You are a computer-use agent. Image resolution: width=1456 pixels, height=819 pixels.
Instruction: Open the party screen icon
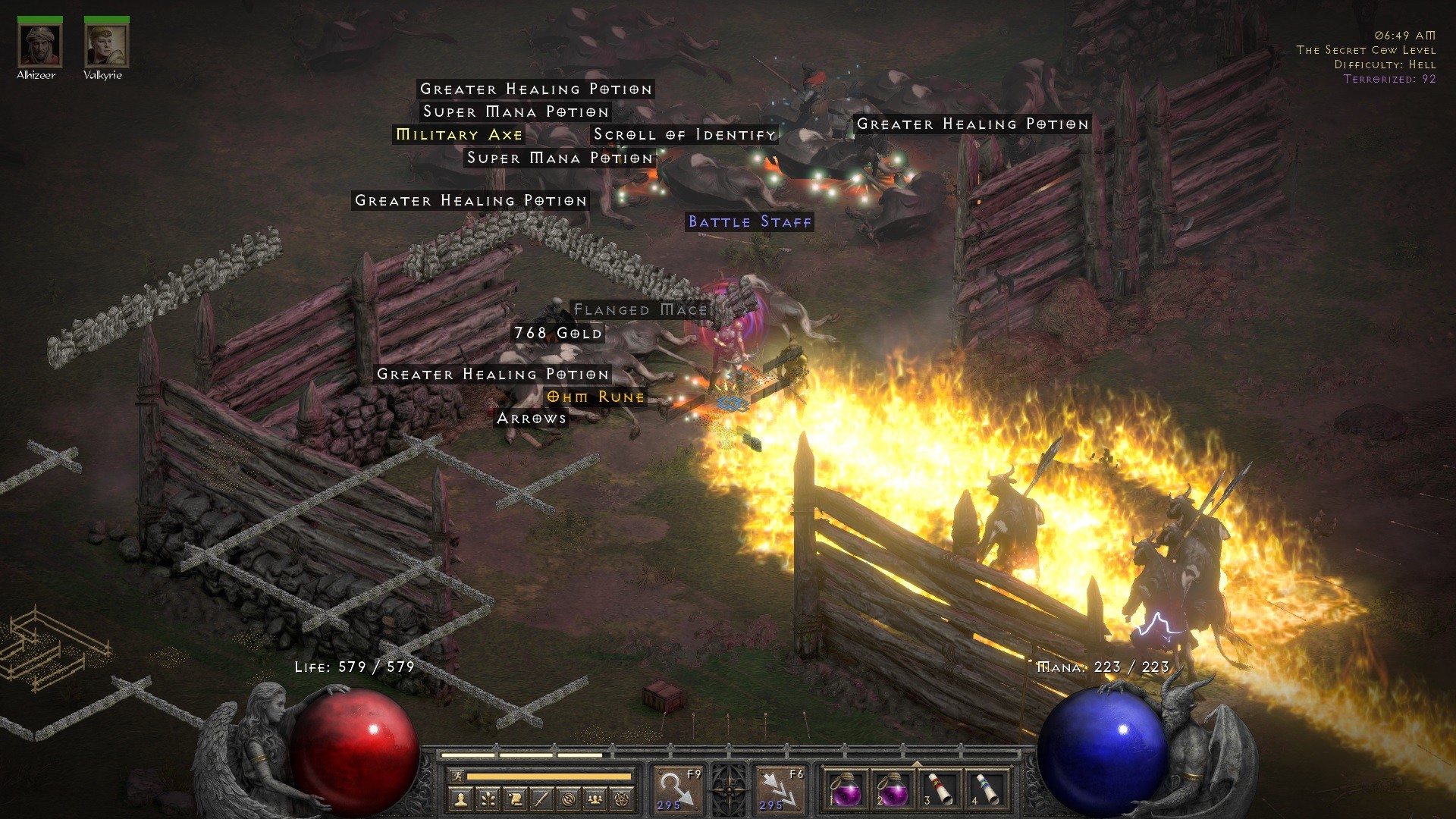[595, 799]
